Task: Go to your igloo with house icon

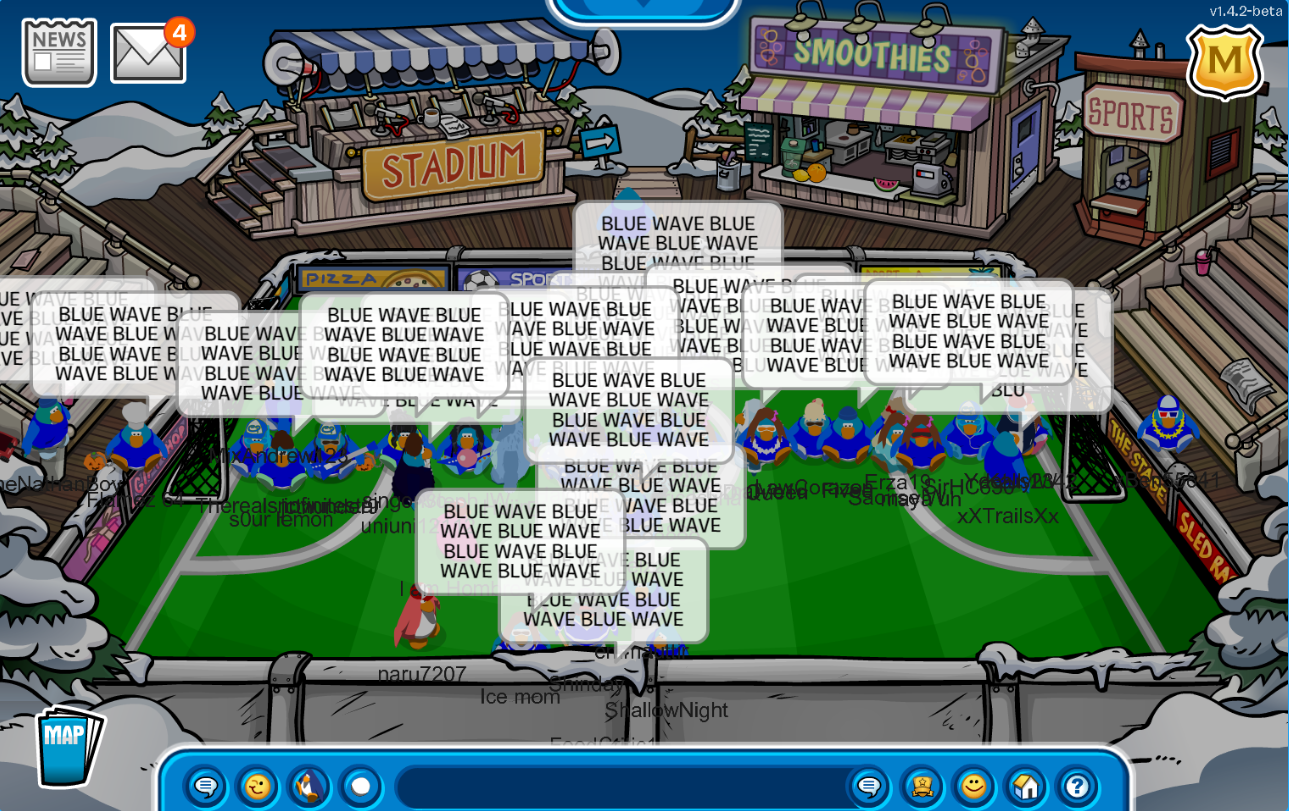Action: 1025,787
